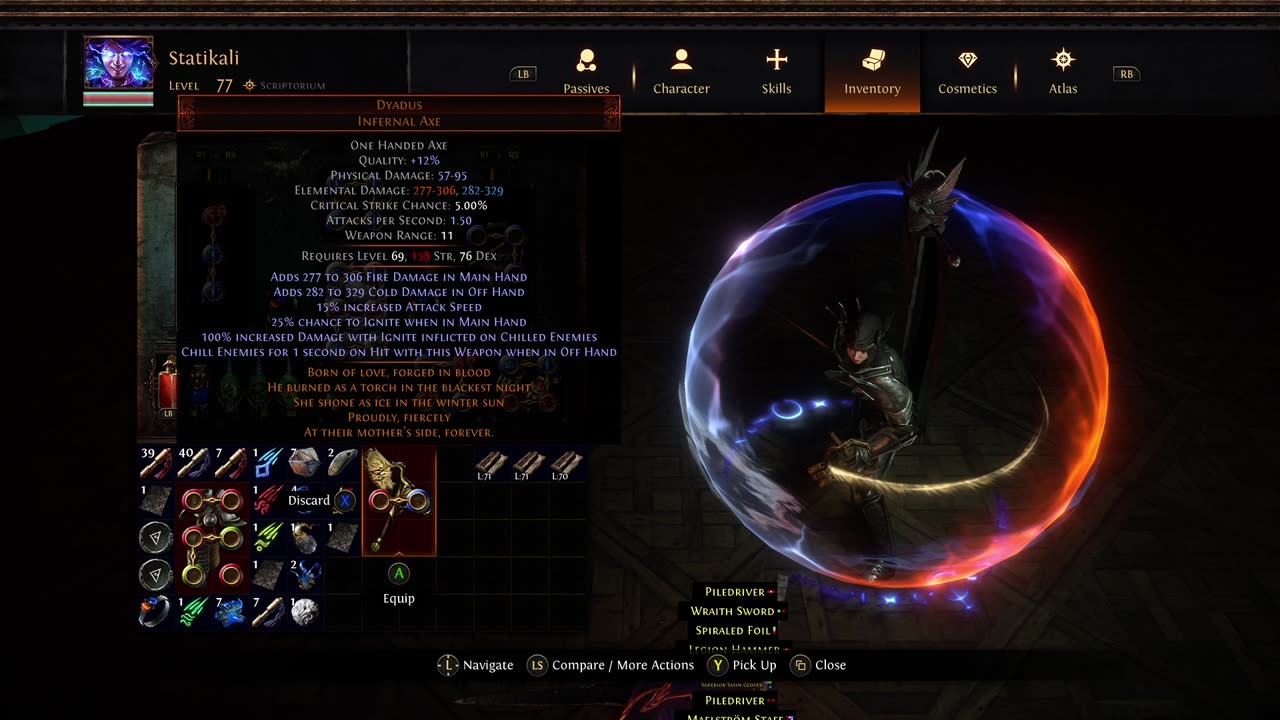Pick the faceted crystal stack of seven
The height and width of the screenshot is (720, 1280).
pos(304,463)
